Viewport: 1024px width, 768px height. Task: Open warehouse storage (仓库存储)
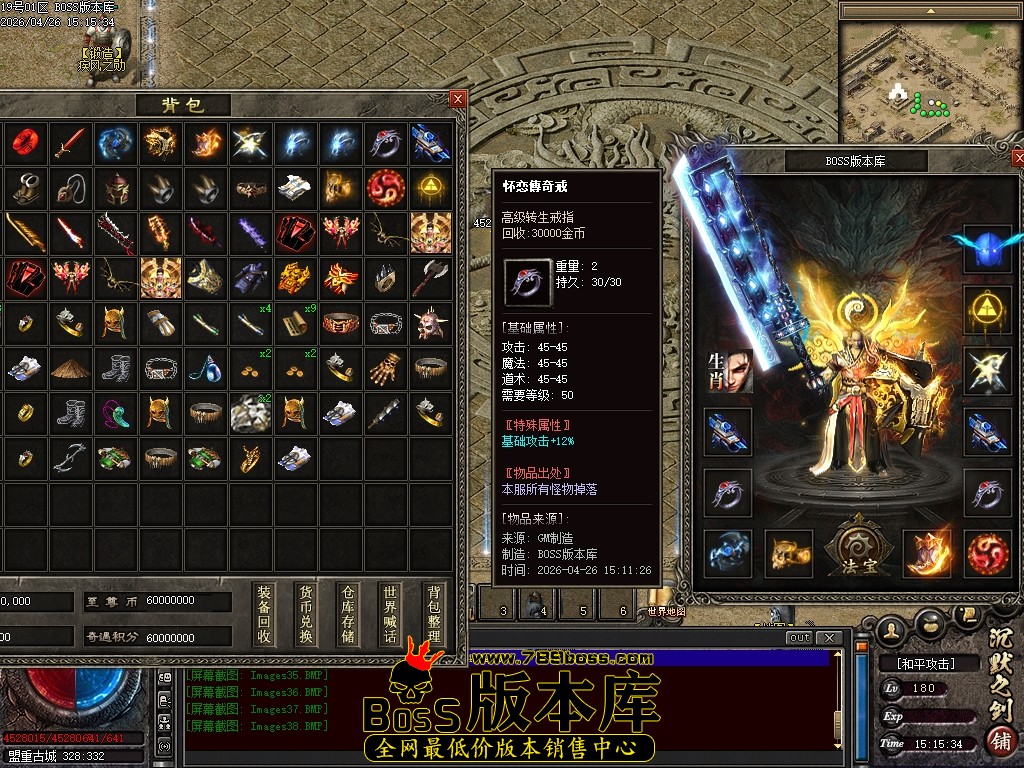(348, 614)
